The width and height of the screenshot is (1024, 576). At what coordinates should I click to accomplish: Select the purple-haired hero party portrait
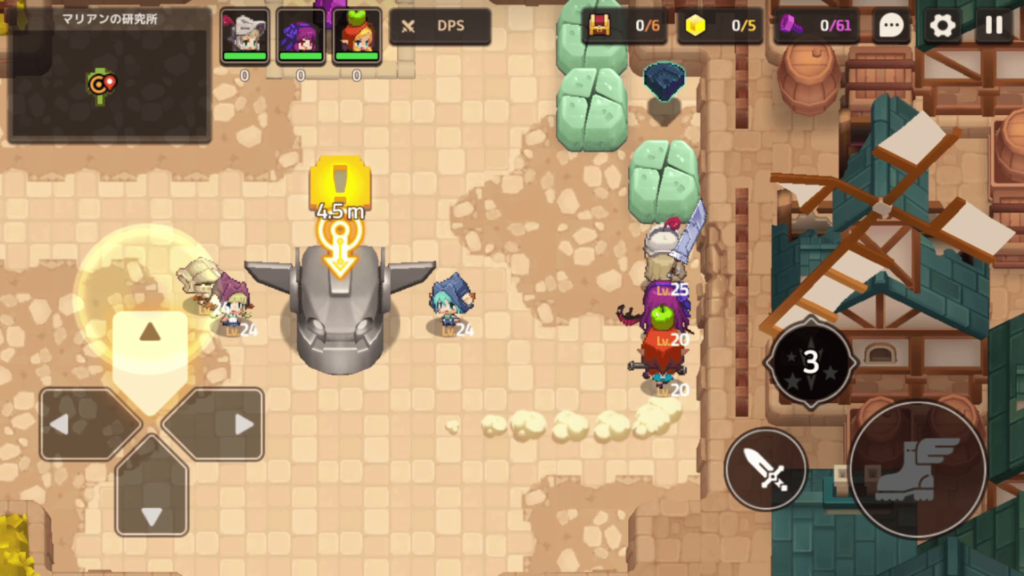click(300, 36)
